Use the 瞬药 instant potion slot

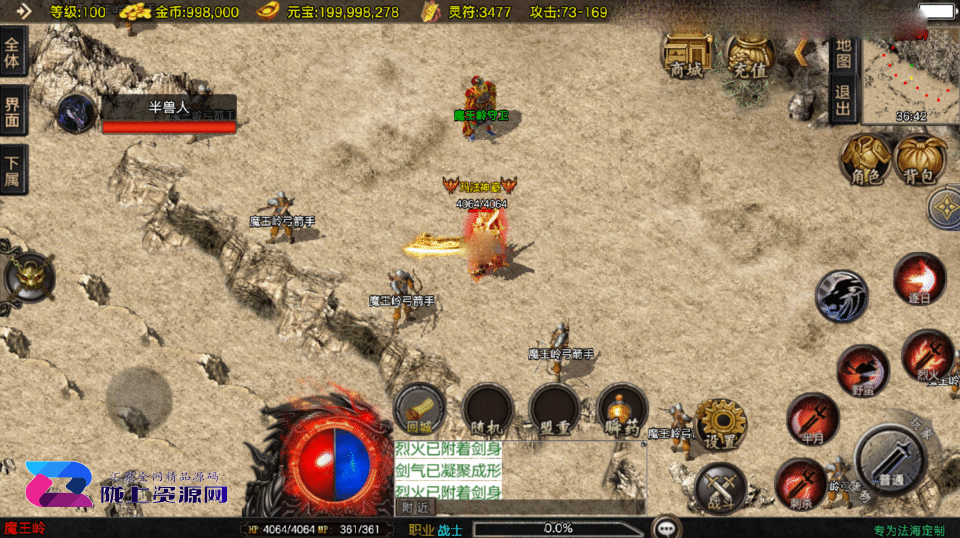coord(622,409)
